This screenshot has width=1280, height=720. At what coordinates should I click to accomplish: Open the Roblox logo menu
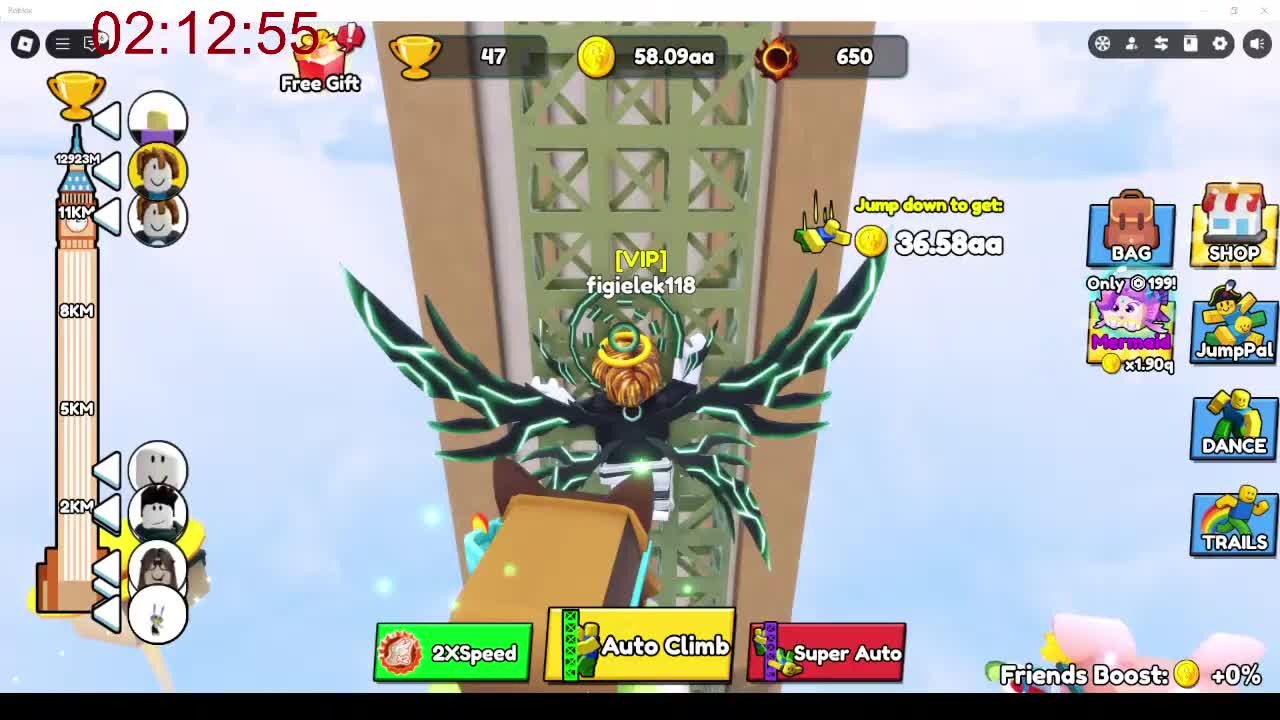pyautogui.click(x=25, y=43)
